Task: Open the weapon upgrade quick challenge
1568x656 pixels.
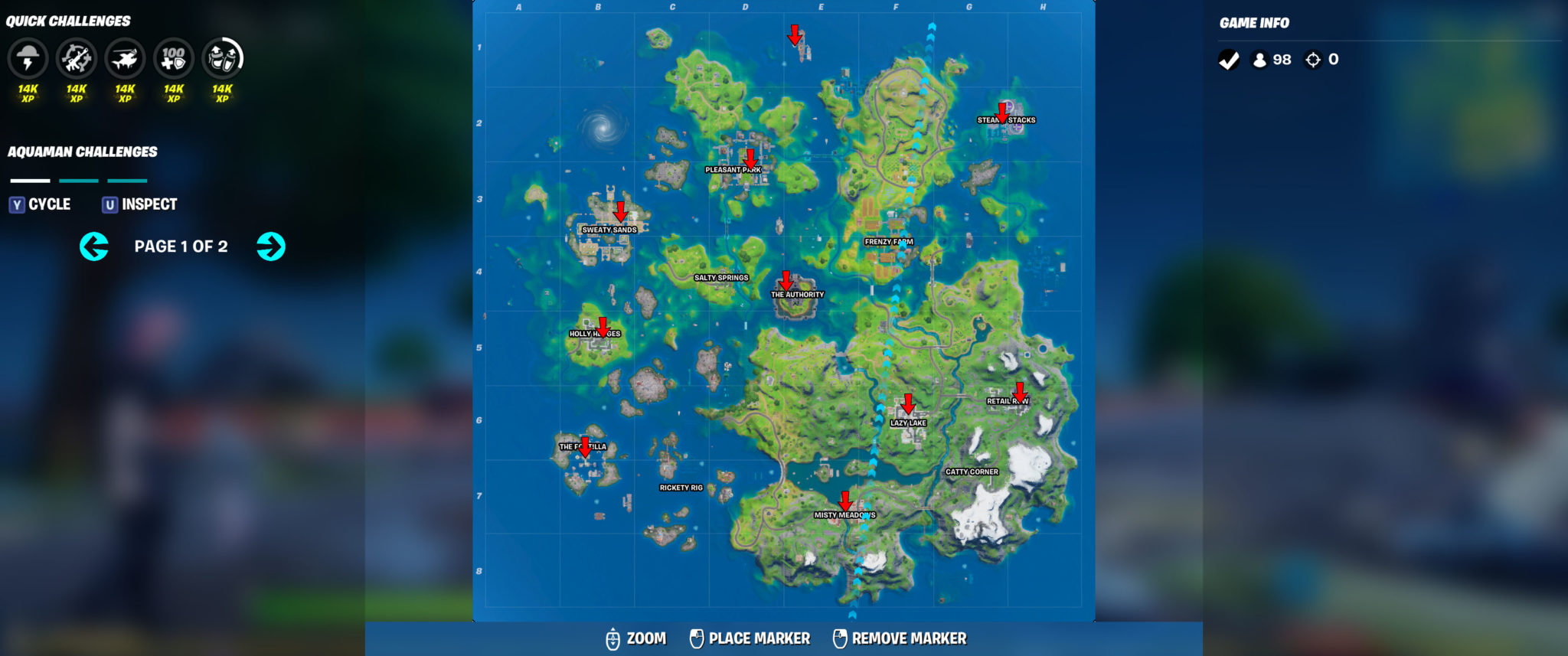Action: 77,58
